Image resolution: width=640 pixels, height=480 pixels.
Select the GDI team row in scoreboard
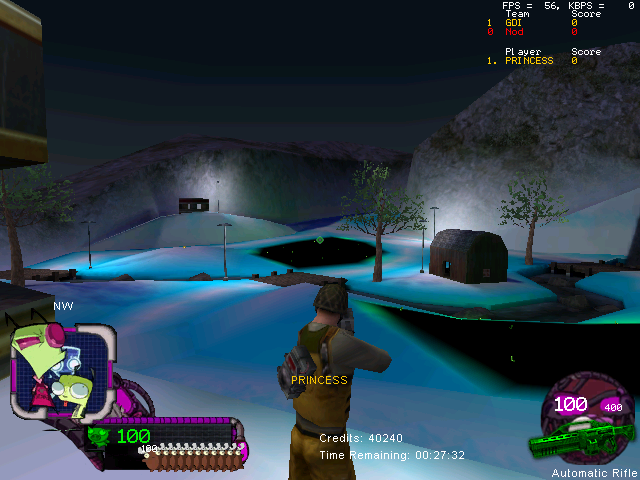[x=515, y=22]
